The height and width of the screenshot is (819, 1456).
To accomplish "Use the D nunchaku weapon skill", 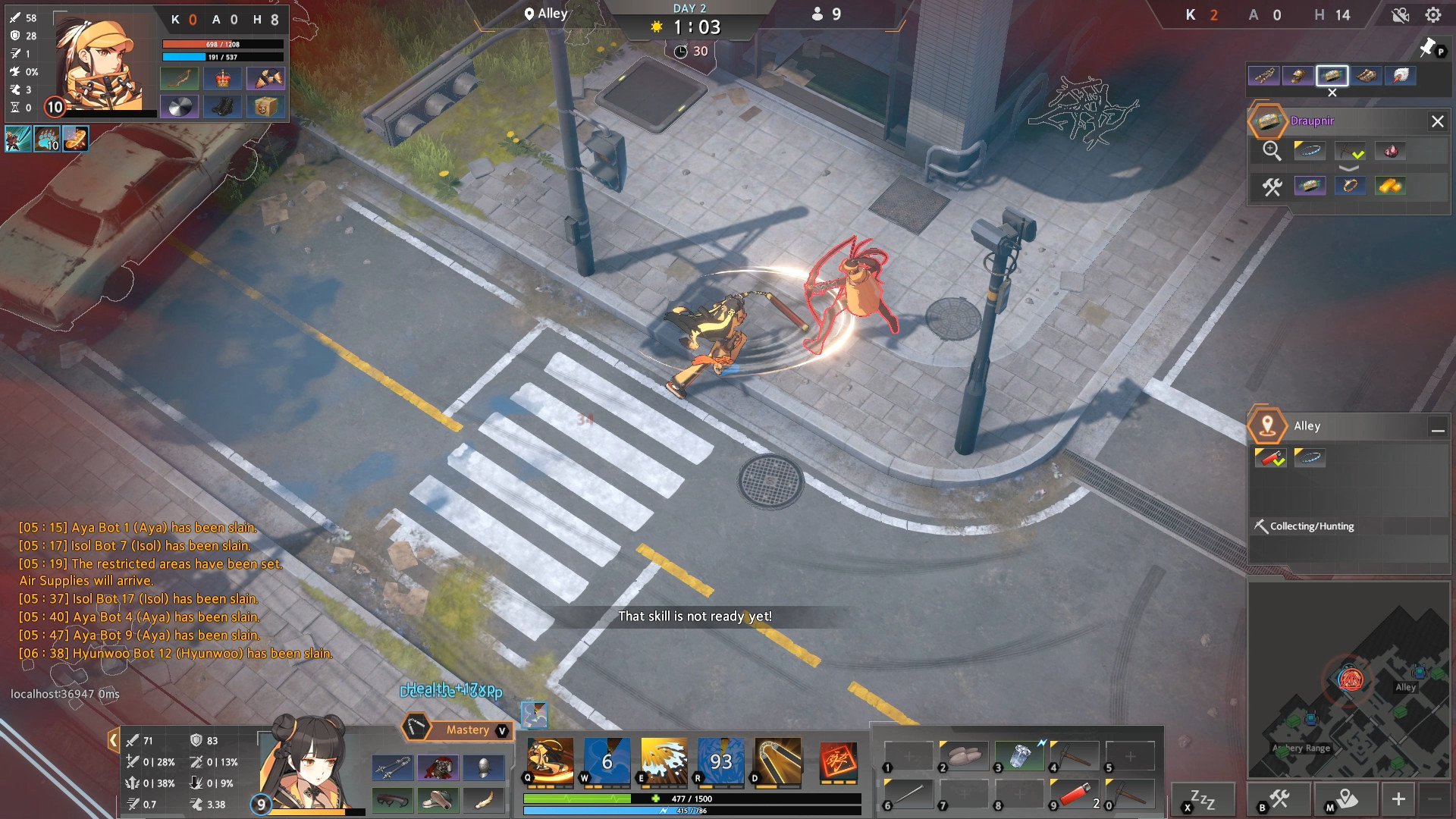I will pos(777,760).
